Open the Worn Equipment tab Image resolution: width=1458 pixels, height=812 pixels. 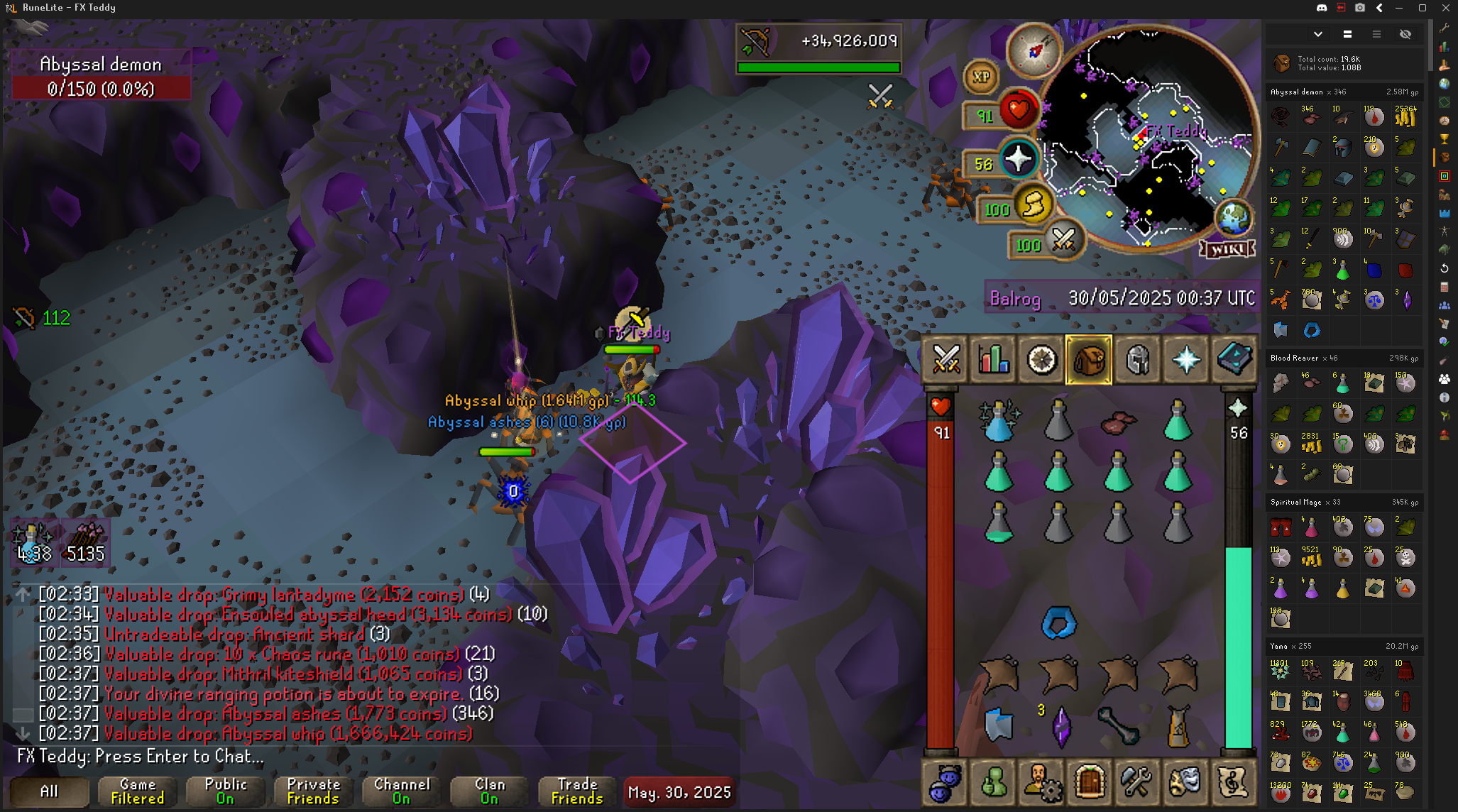(1137, 359)
